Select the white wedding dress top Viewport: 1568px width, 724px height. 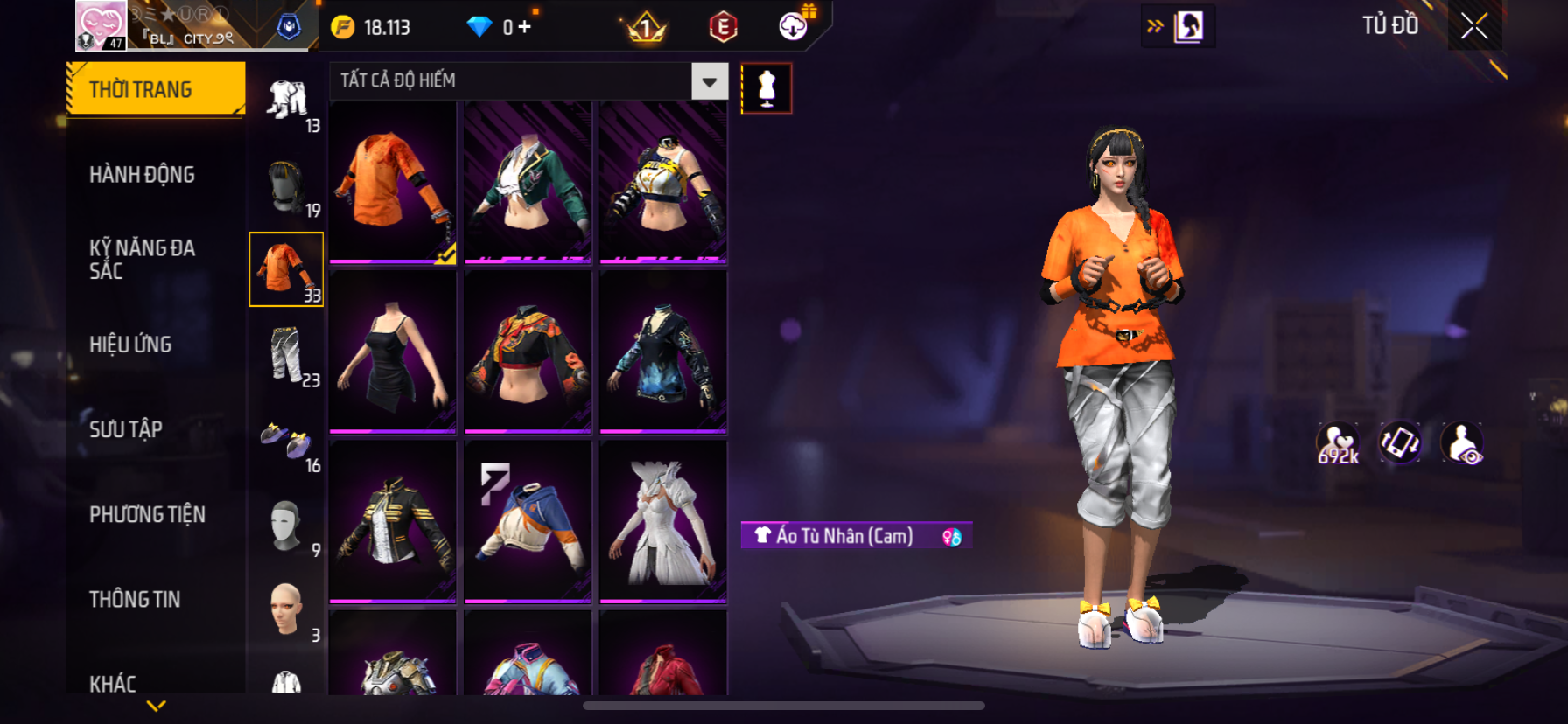pyautogui.click(x=663, y=521)
